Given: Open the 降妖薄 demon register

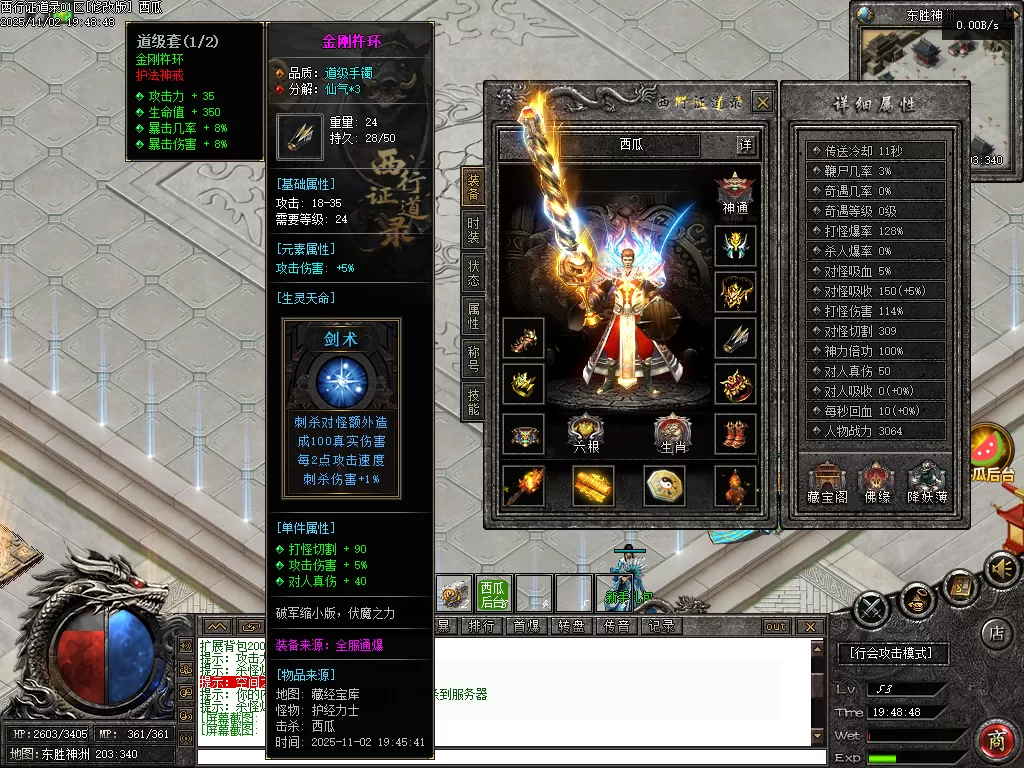Looking at the screenshot, I should 927,483.
